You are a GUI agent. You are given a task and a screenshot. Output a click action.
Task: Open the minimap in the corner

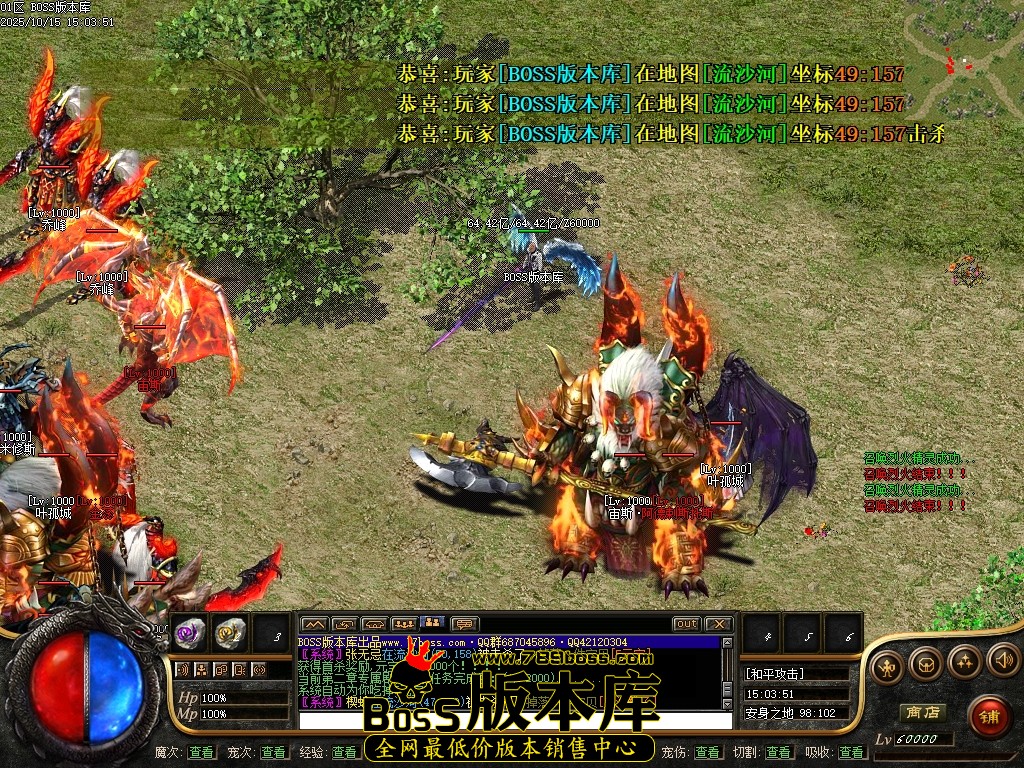pos(964,60)
